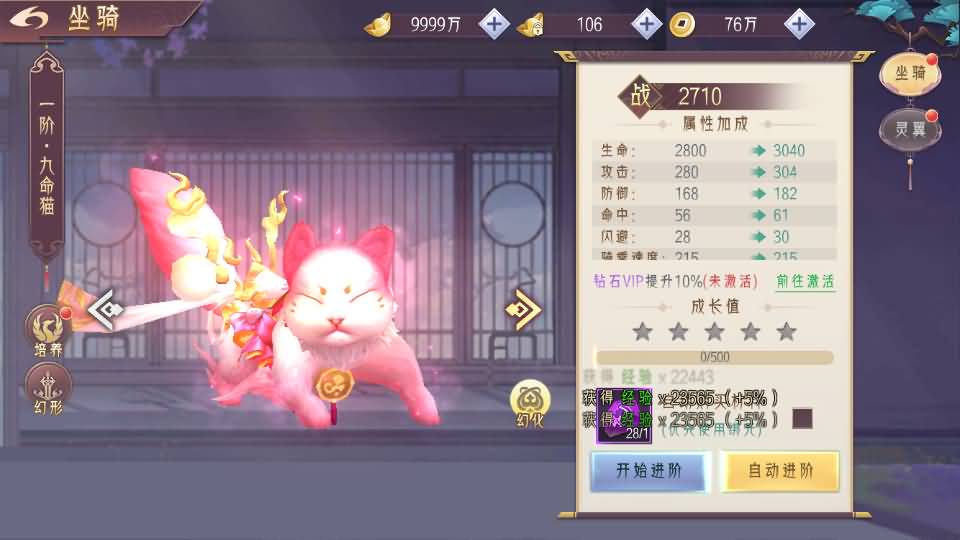Image resolution: width=960 pixels, height=540 pixels.
Task: Add more gold ingots with the plus button
Action: (x=494, y=23)
